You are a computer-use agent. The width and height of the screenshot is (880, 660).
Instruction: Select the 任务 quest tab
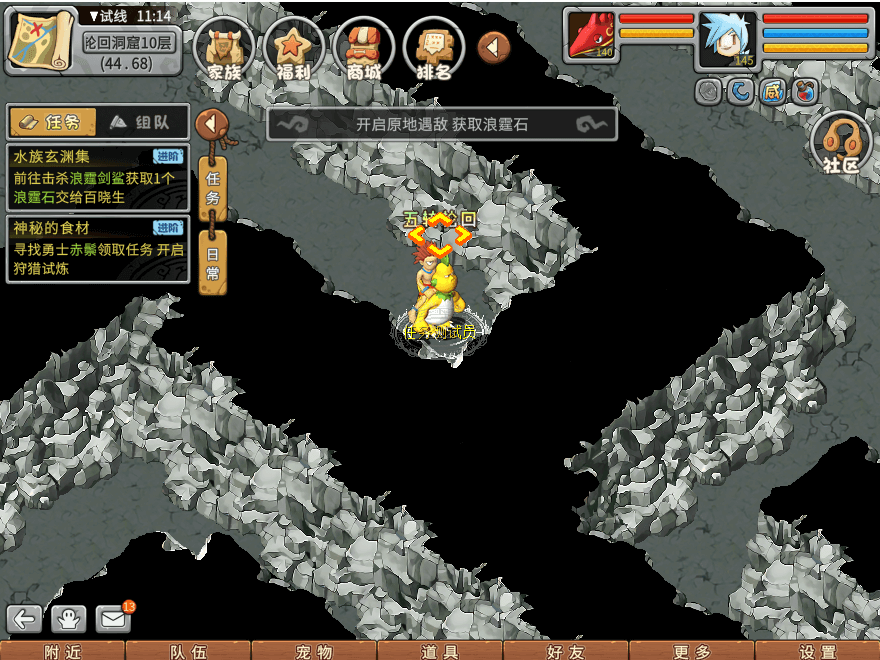pos(52,122)
